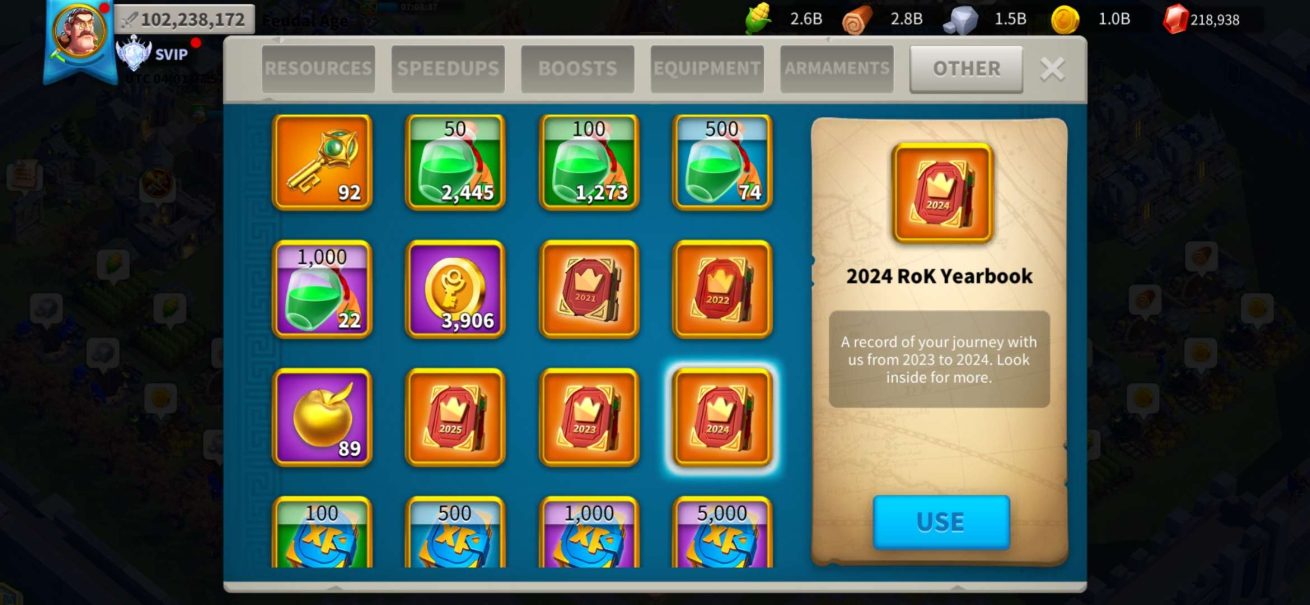Use the 2024 RoK Yearbook
The image size is (1310, 605).
[x=941, y=522]
